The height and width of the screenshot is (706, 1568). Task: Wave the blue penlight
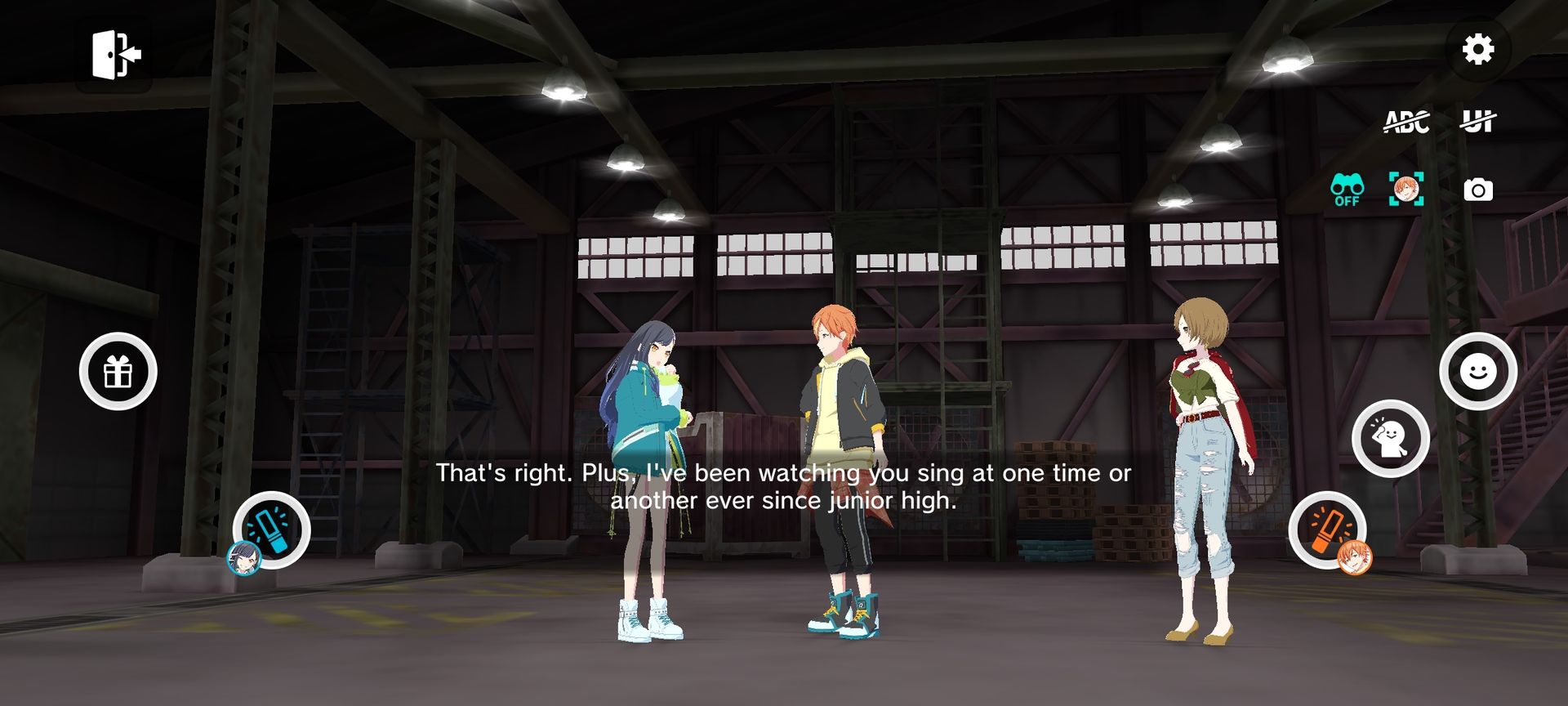271,529
